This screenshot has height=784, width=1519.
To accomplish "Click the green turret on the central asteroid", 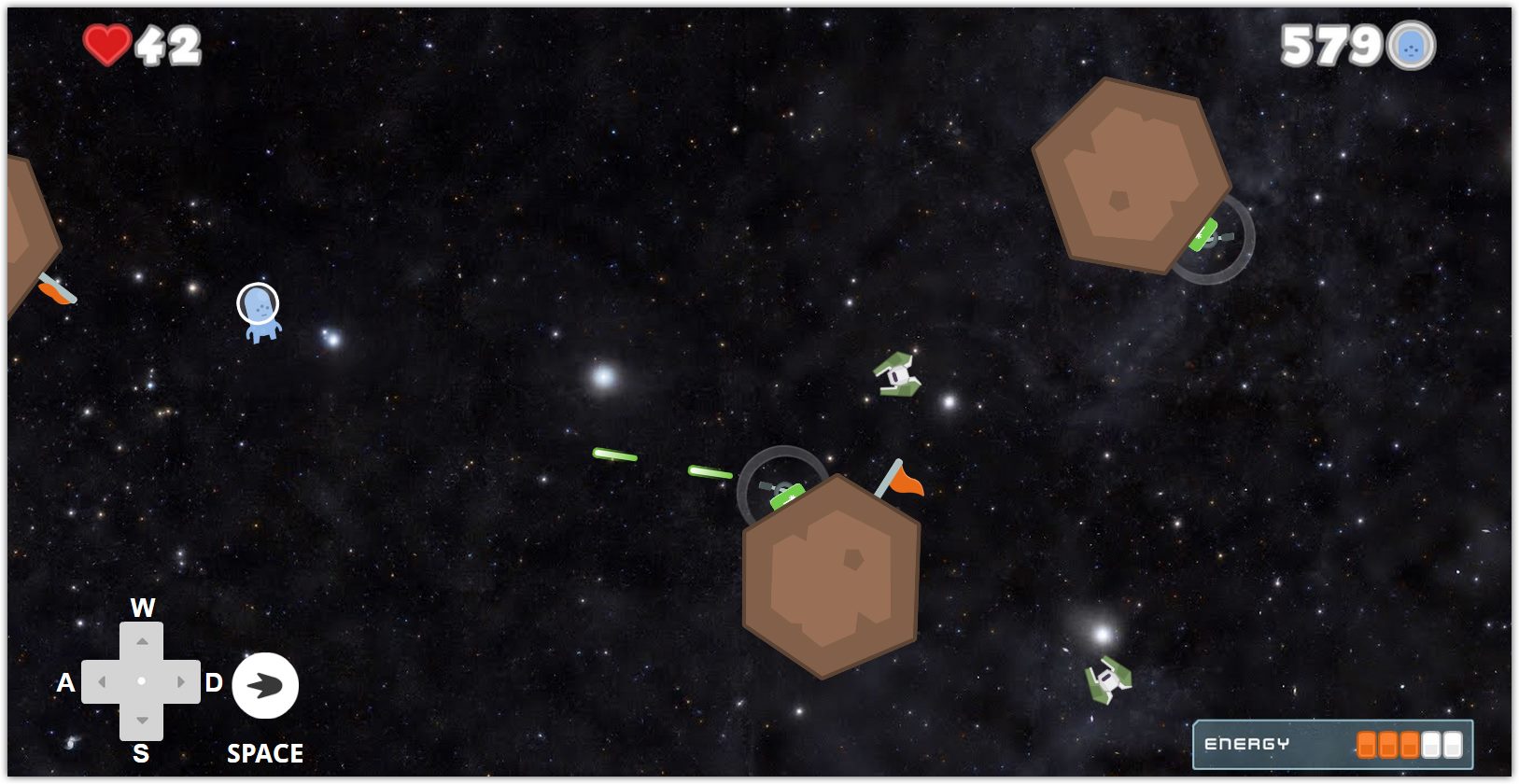I will pos(784,495).
